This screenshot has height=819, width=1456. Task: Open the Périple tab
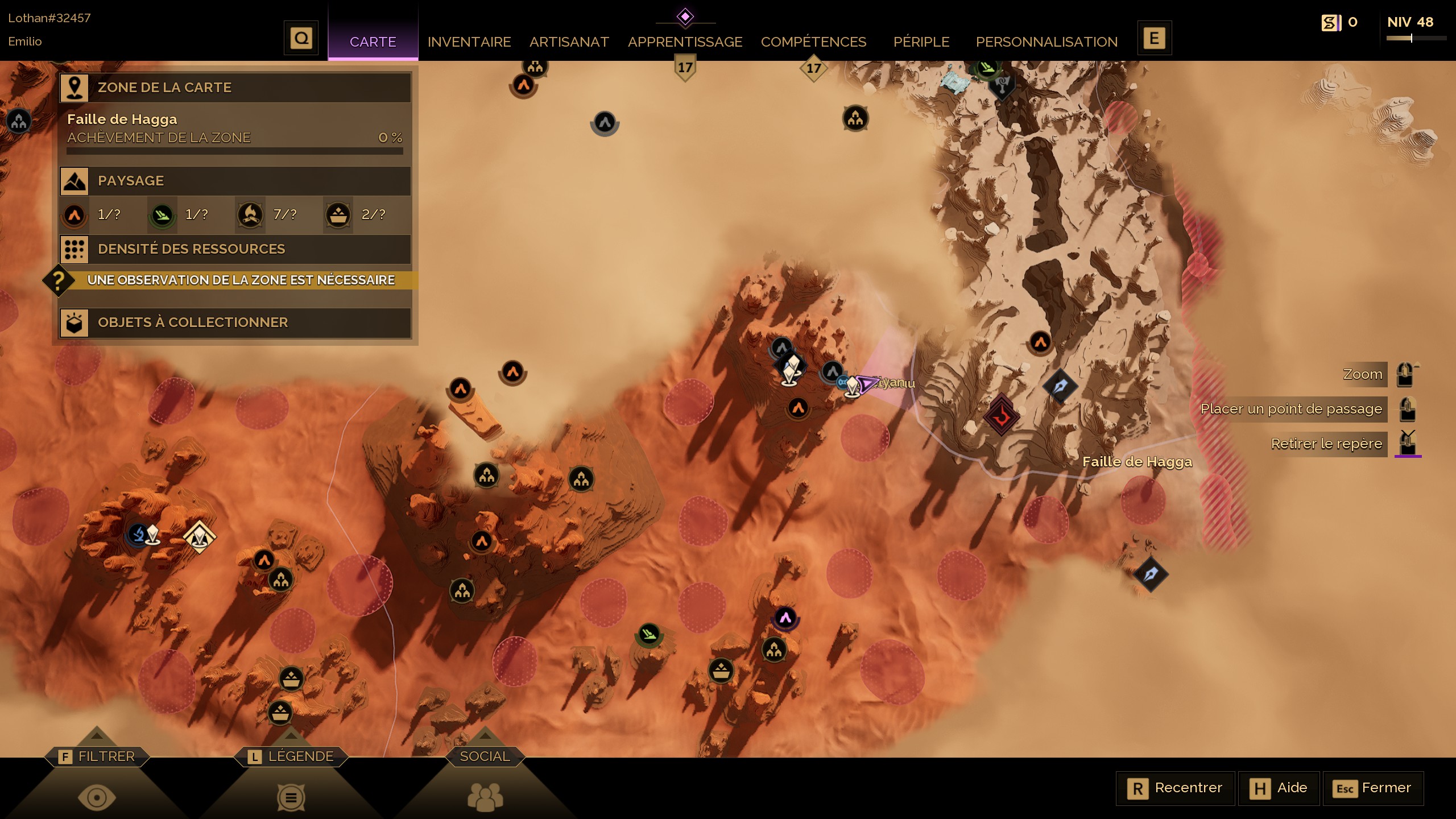coord(921,42)
